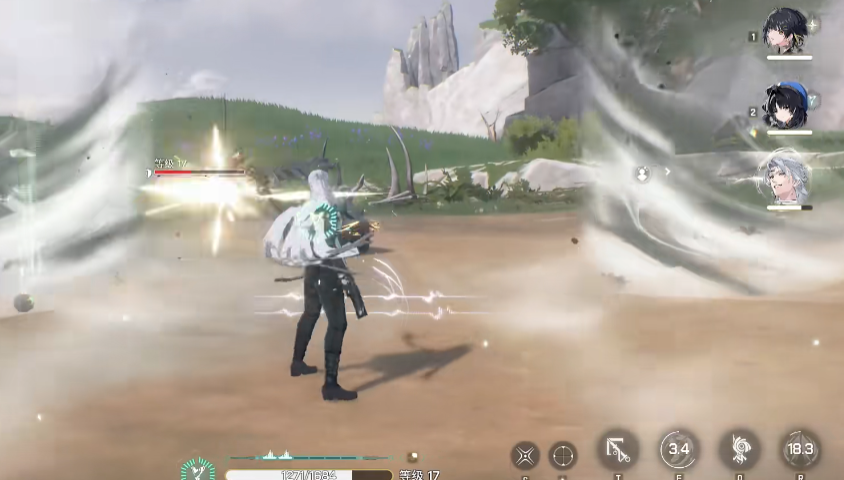The image size is (844, 480).
Task: Select the silver-haired character portrait
Action: (786, 177)
